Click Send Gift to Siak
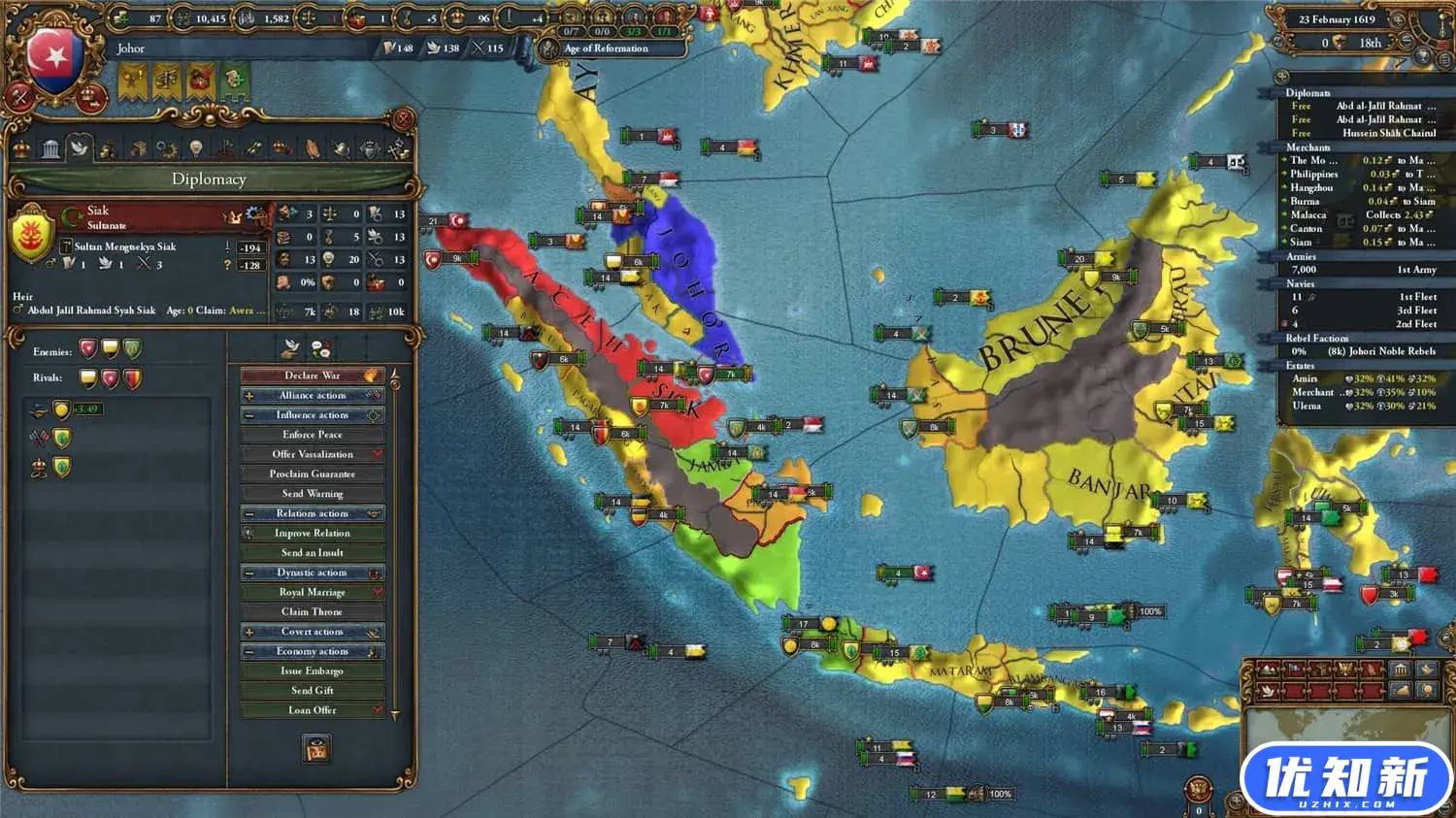The height and width of the screenshot is (818, 1456). [311, 690]
